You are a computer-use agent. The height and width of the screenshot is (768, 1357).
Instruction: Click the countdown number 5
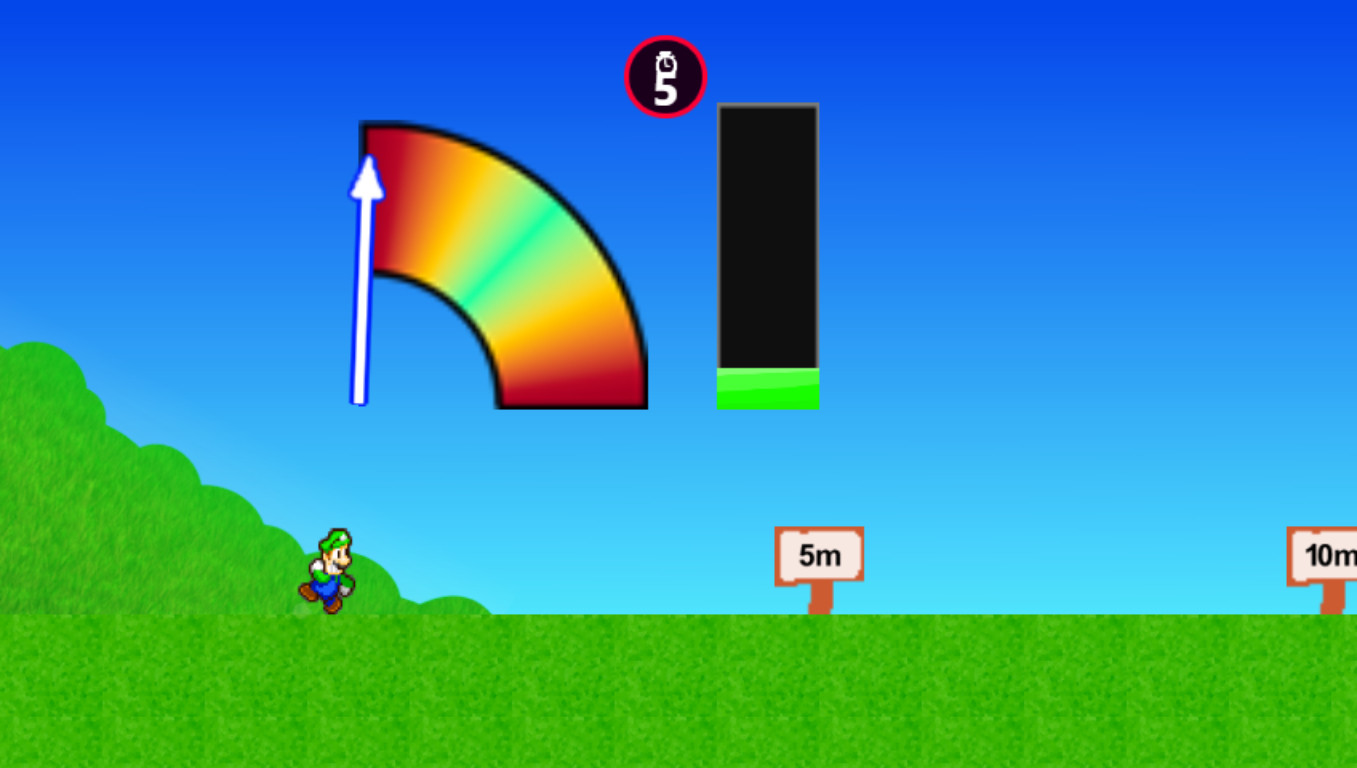(665, 90)
